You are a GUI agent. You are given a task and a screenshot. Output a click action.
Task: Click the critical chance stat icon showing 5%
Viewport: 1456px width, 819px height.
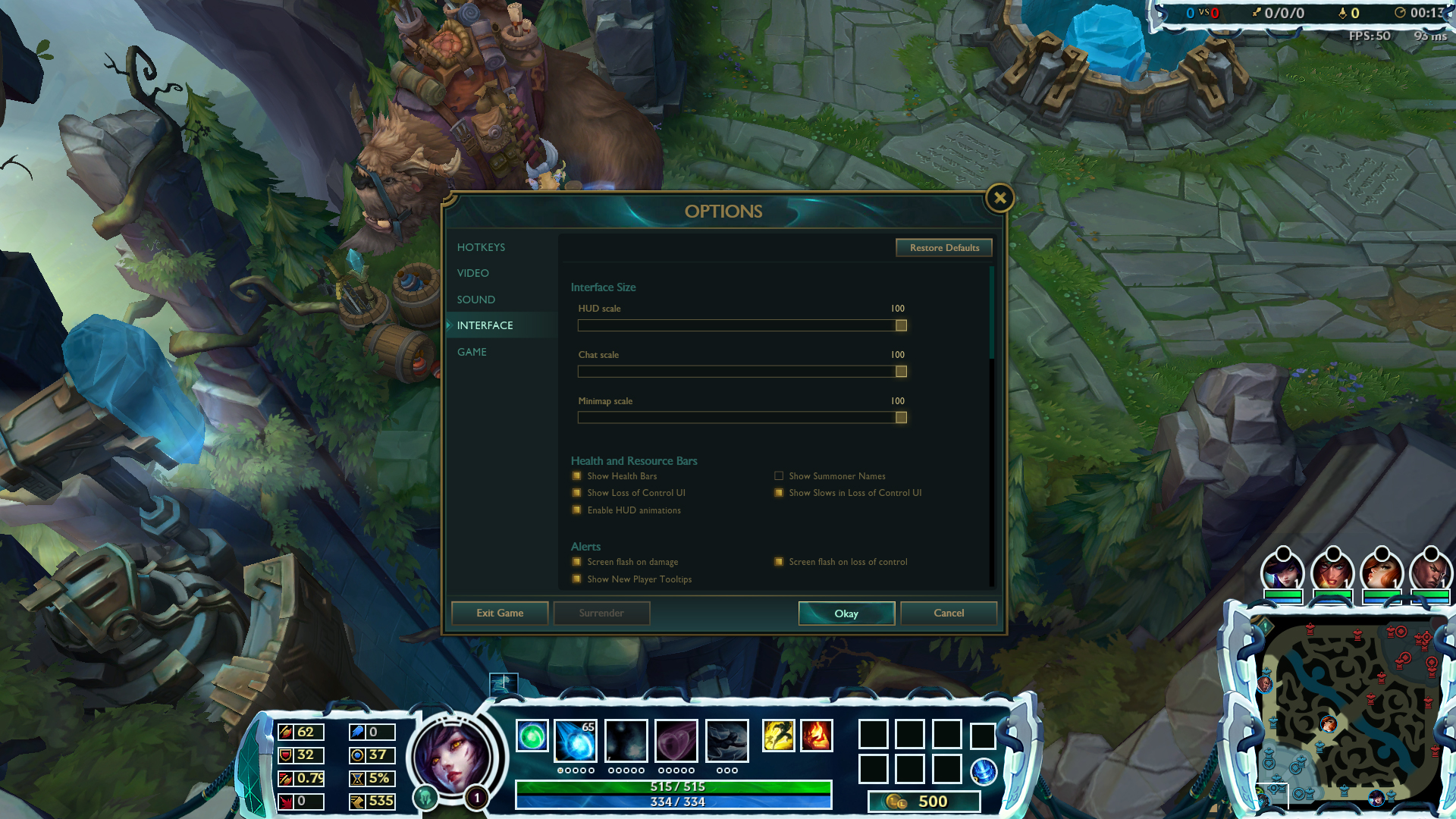356,778
